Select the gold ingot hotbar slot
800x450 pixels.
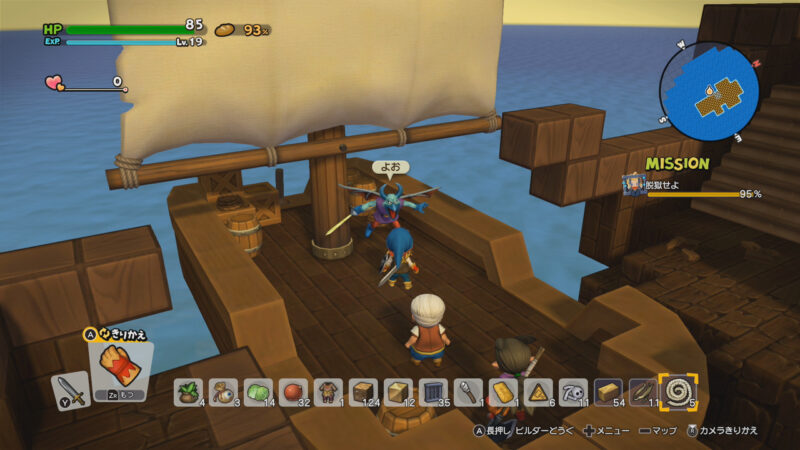pos(501,391)
